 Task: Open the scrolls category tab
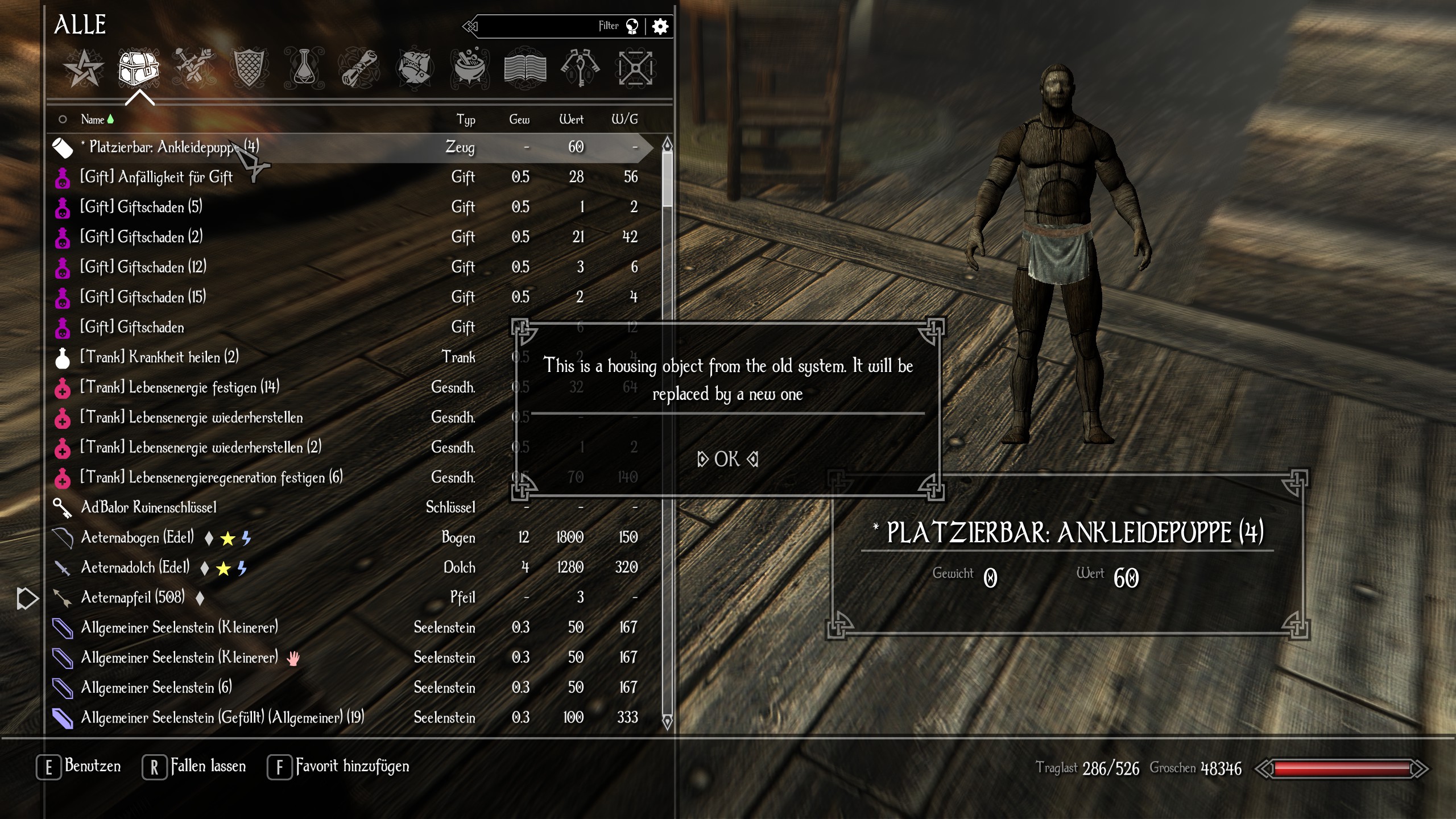359,69
